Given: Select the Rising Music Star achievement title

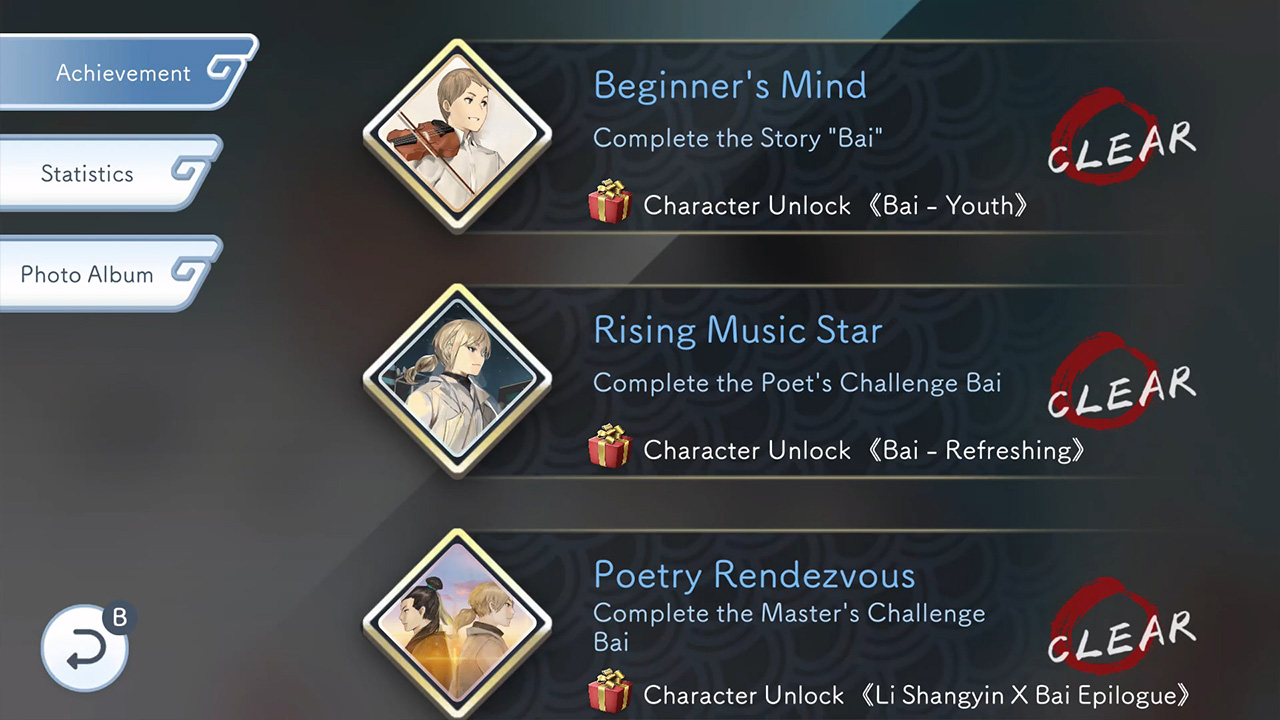Looking at the screenshot, I should pos(738,330).
